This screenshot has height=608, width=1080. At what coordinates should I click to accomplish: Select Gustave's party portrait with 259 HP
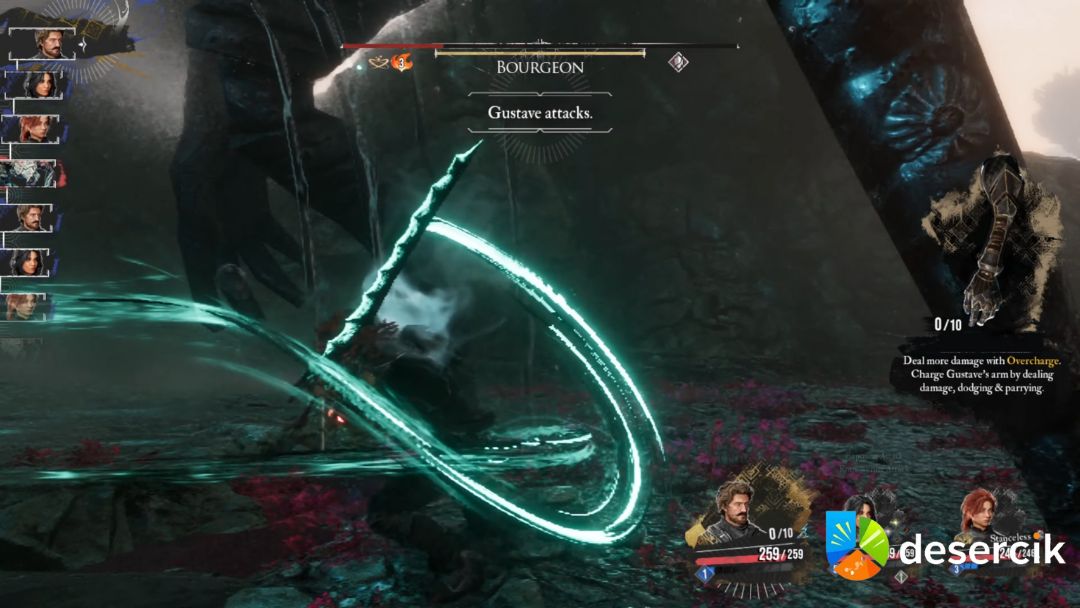(x=738, y=512)
